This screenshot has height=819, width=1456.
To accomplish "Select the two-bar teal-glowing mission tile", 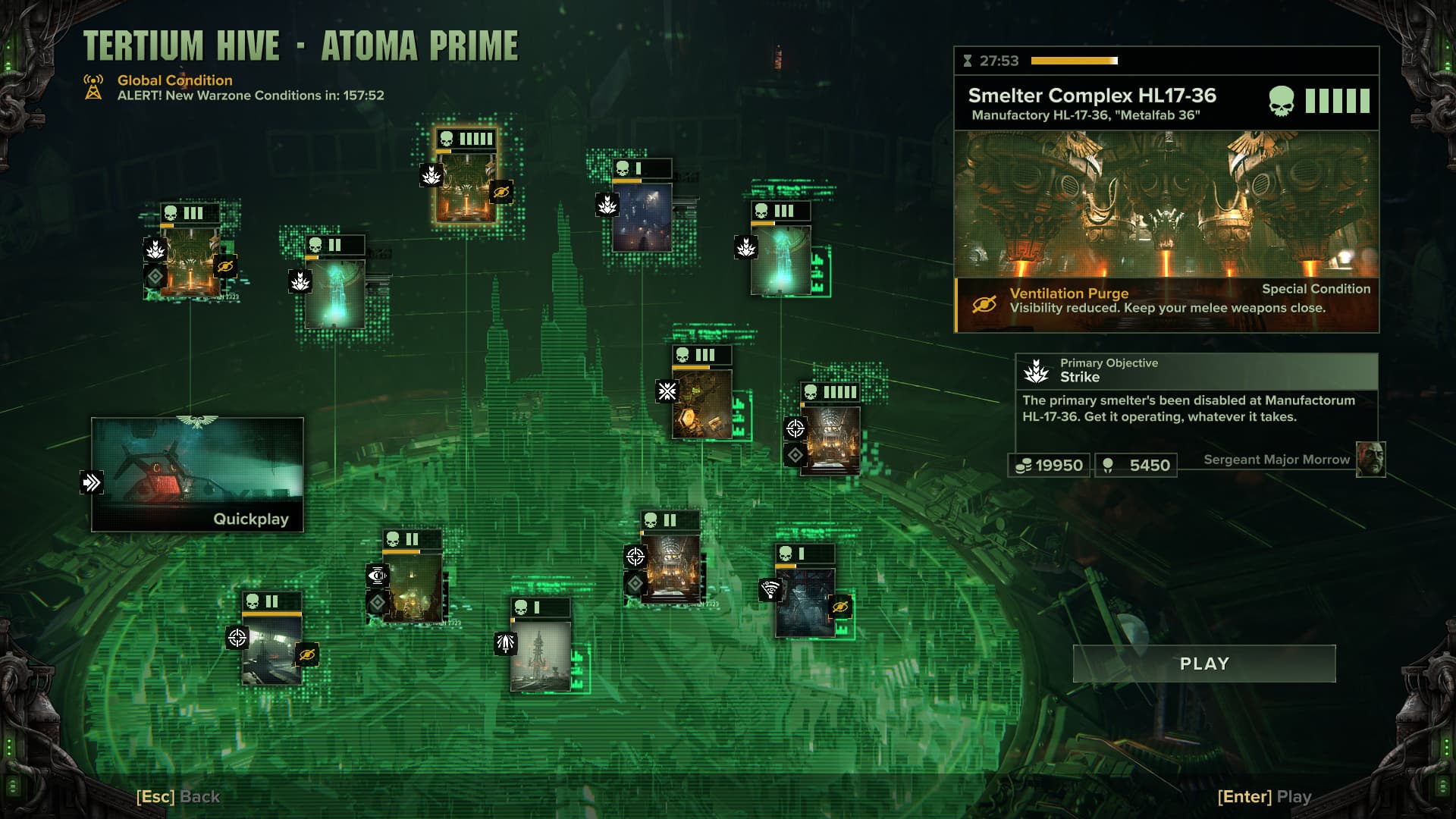I will [334, 293].
